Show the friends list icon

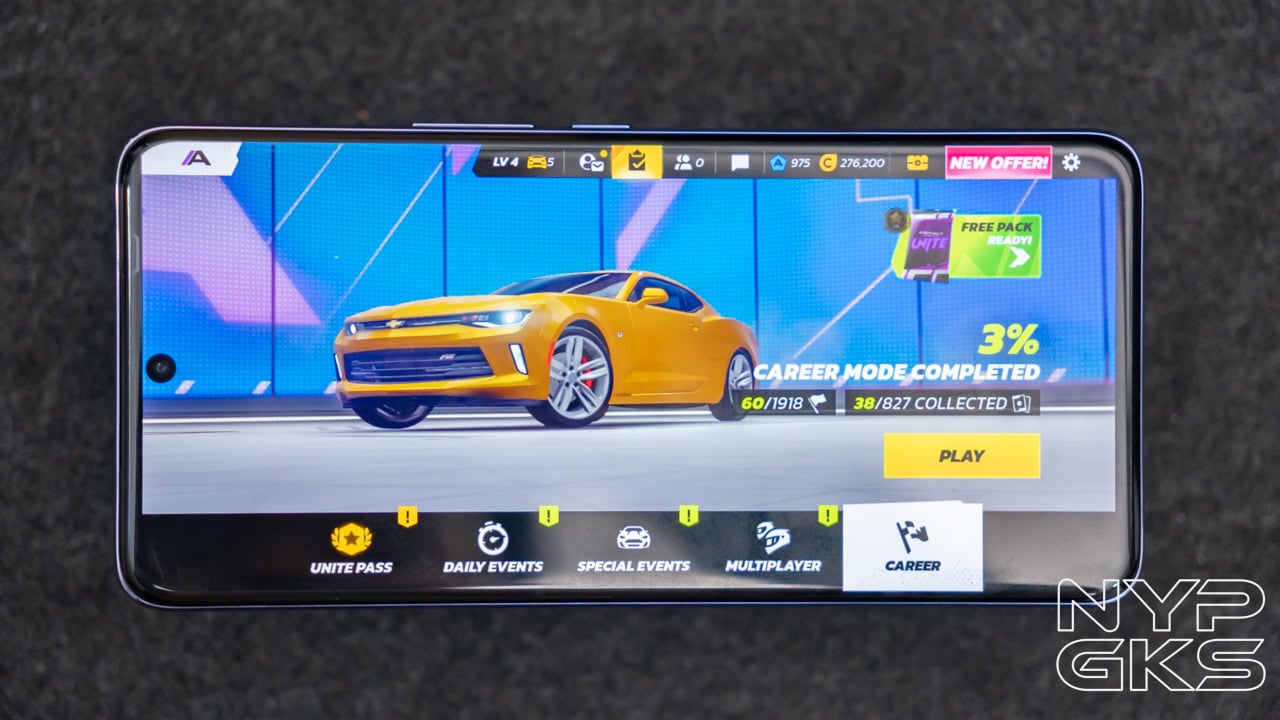pos(689,162)
